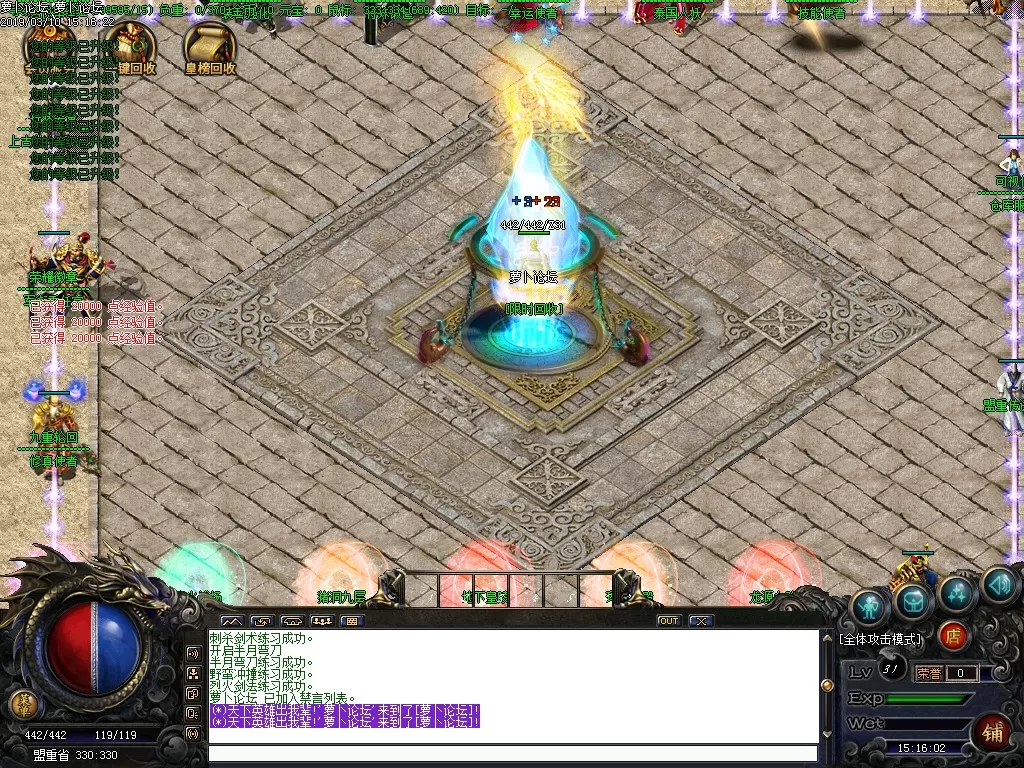Open the character panel round button
Screen dimensions: 1024x768
click(871, 607)
